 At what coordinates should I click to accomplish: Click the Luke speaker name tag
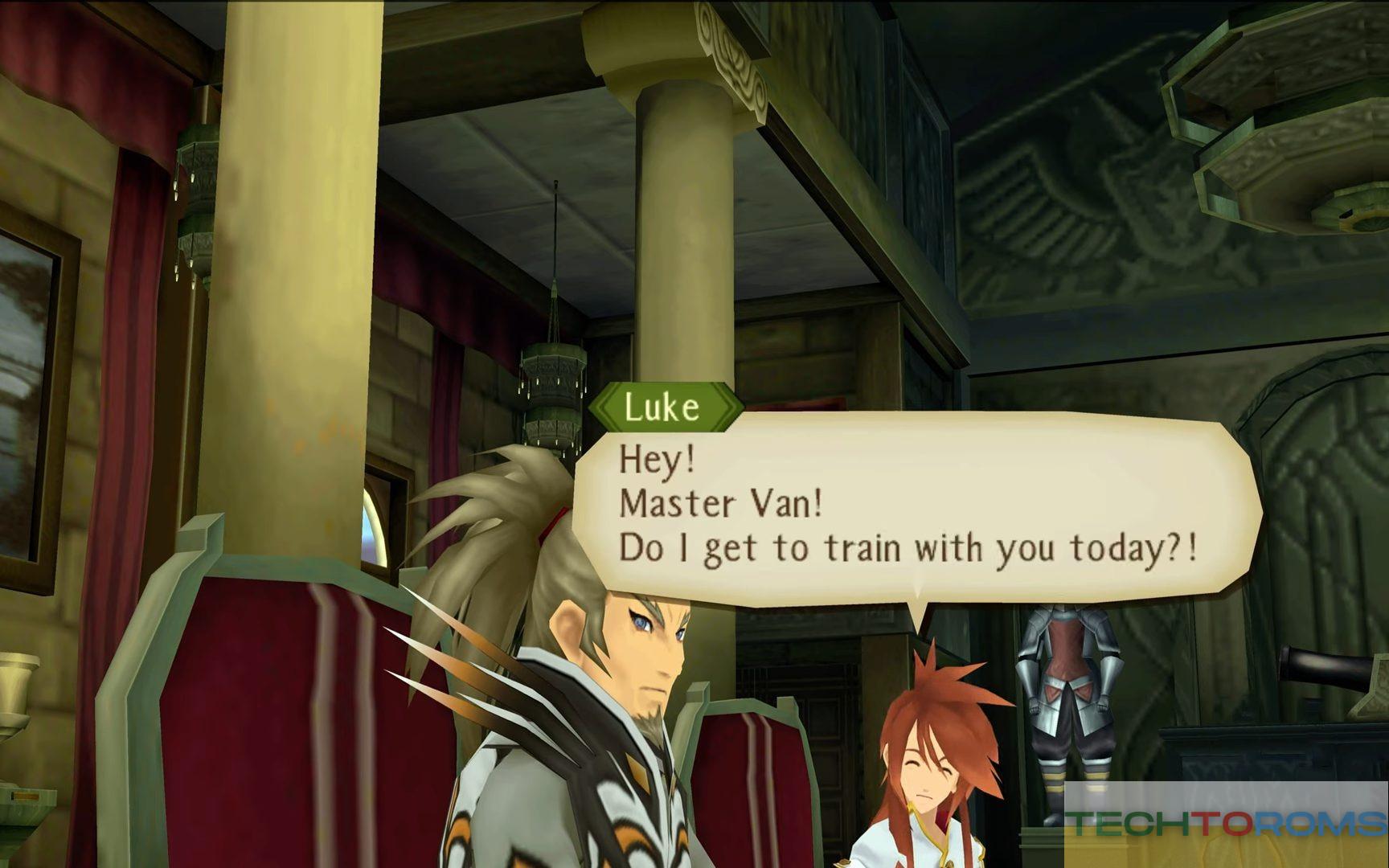point(664,407)
